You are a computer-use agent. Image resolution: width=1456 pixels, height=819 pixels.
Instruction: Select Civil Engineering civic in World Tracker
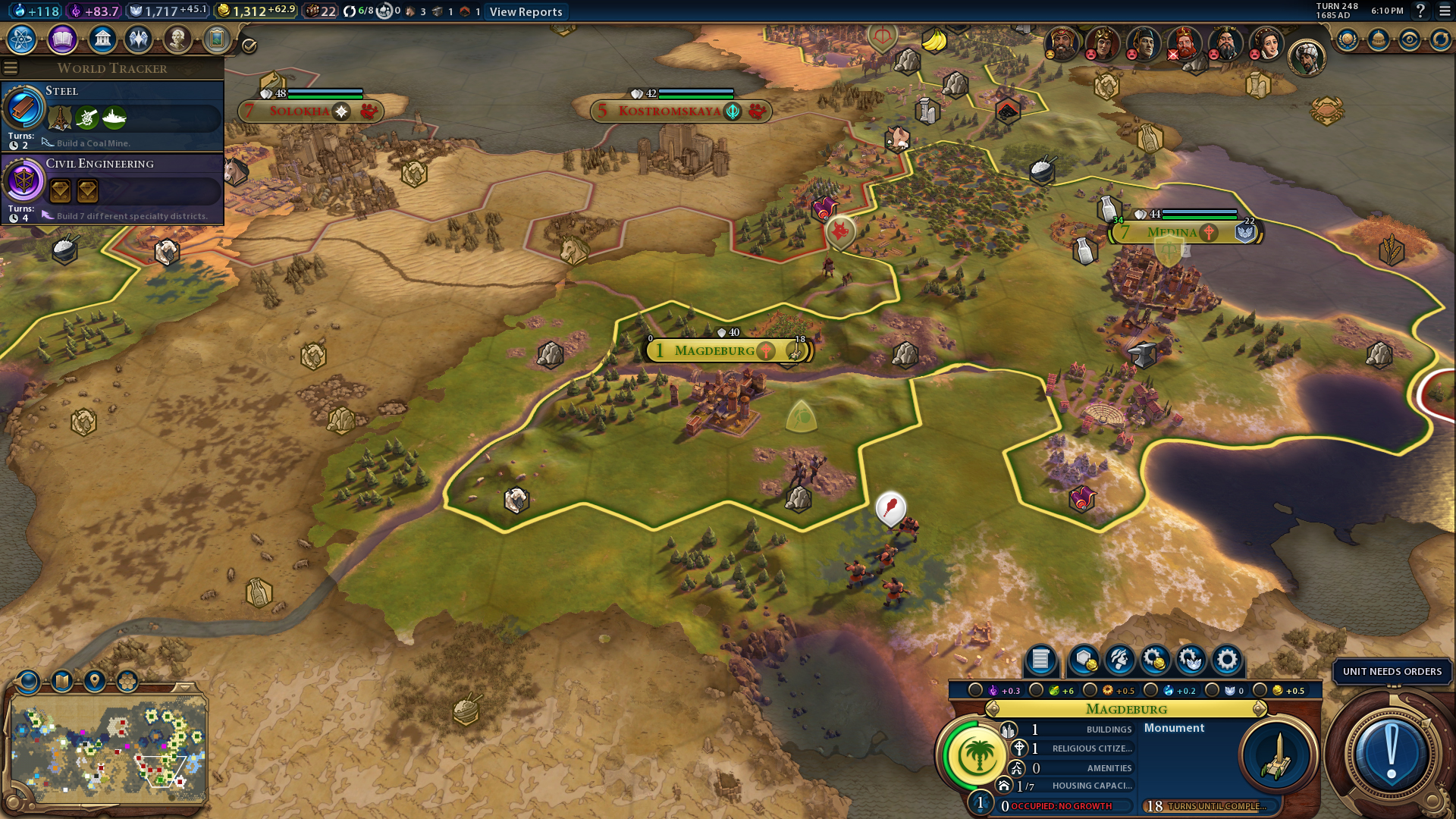point(112,188)
